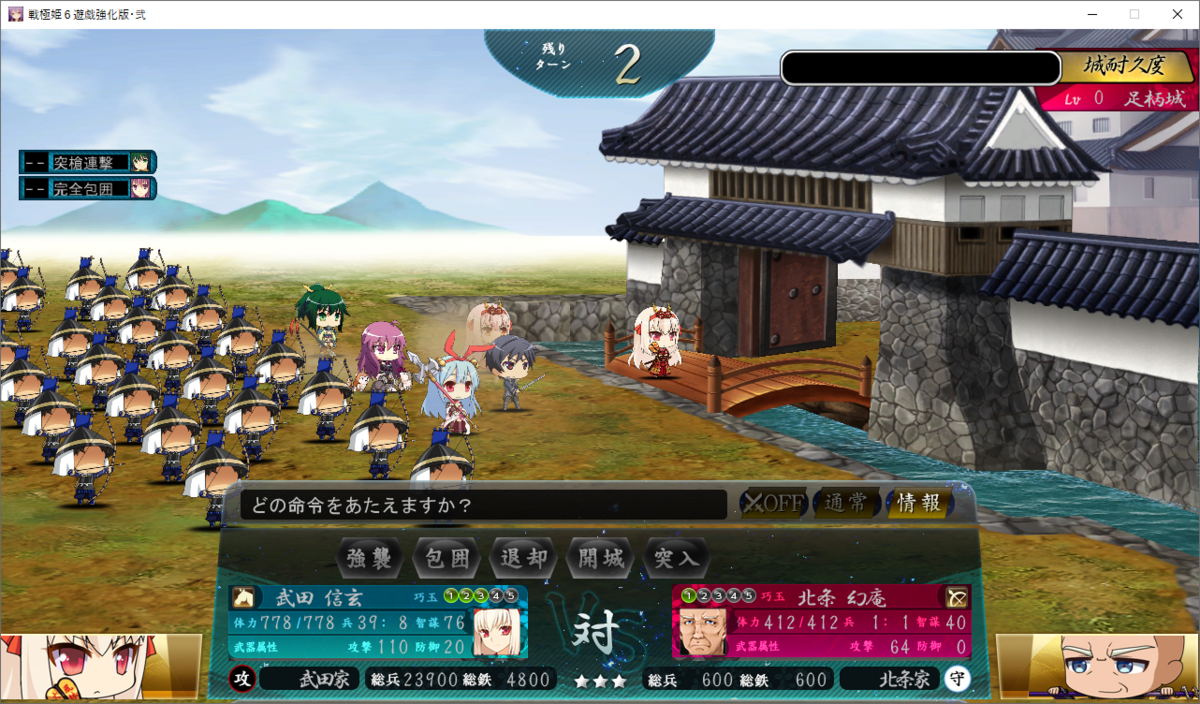The image size is (1200, 704).
Task: Order a 退却 retreat
Action: pos(524,558)
